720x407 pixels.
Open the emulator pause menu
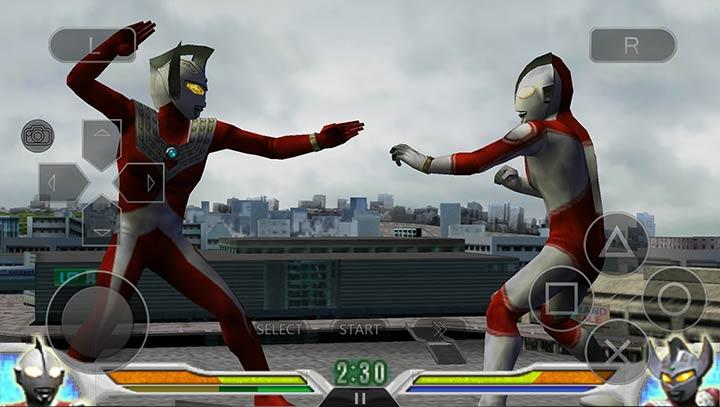(360, 397)
